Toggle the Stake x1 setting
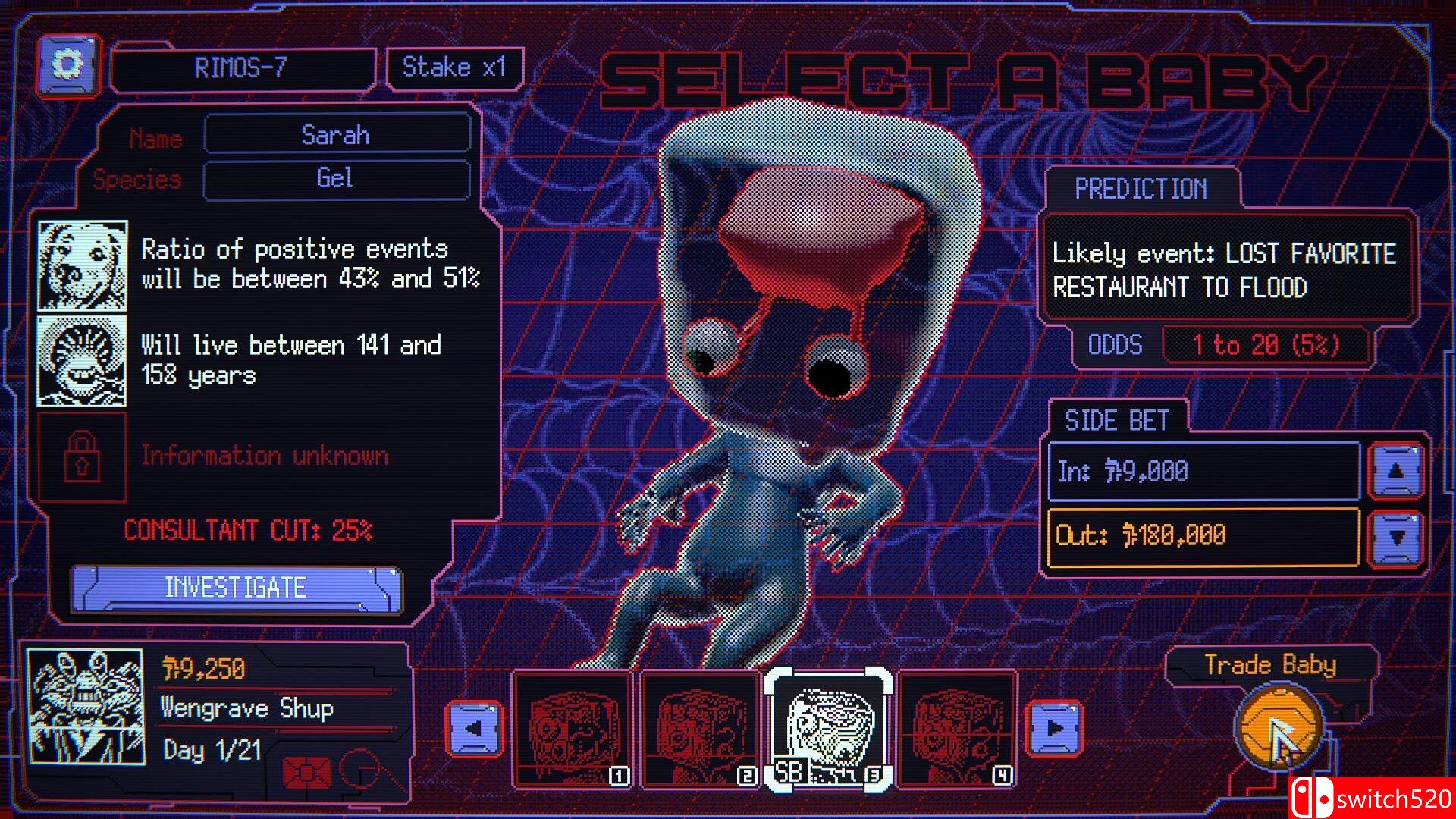 [x=453, y=67]
